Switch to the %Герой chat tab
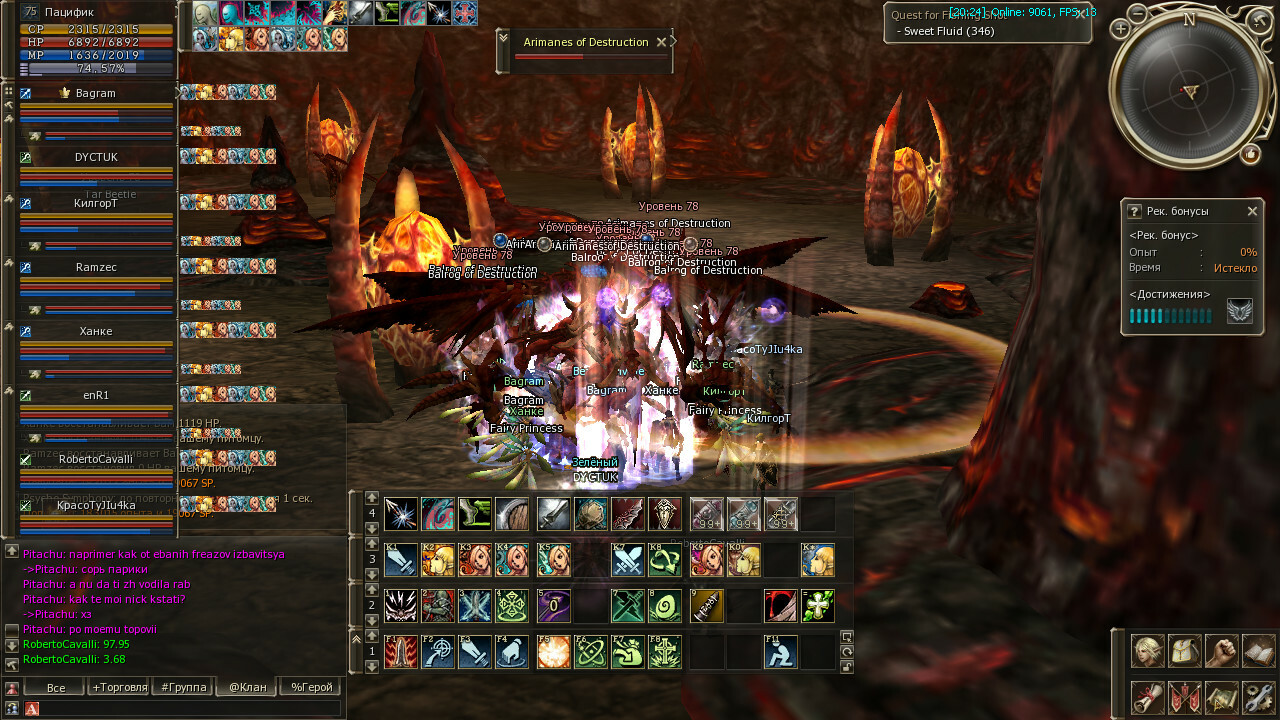The height and width of the screenshot is (720, 1280). pyautogui.click(x=309, y=687)
